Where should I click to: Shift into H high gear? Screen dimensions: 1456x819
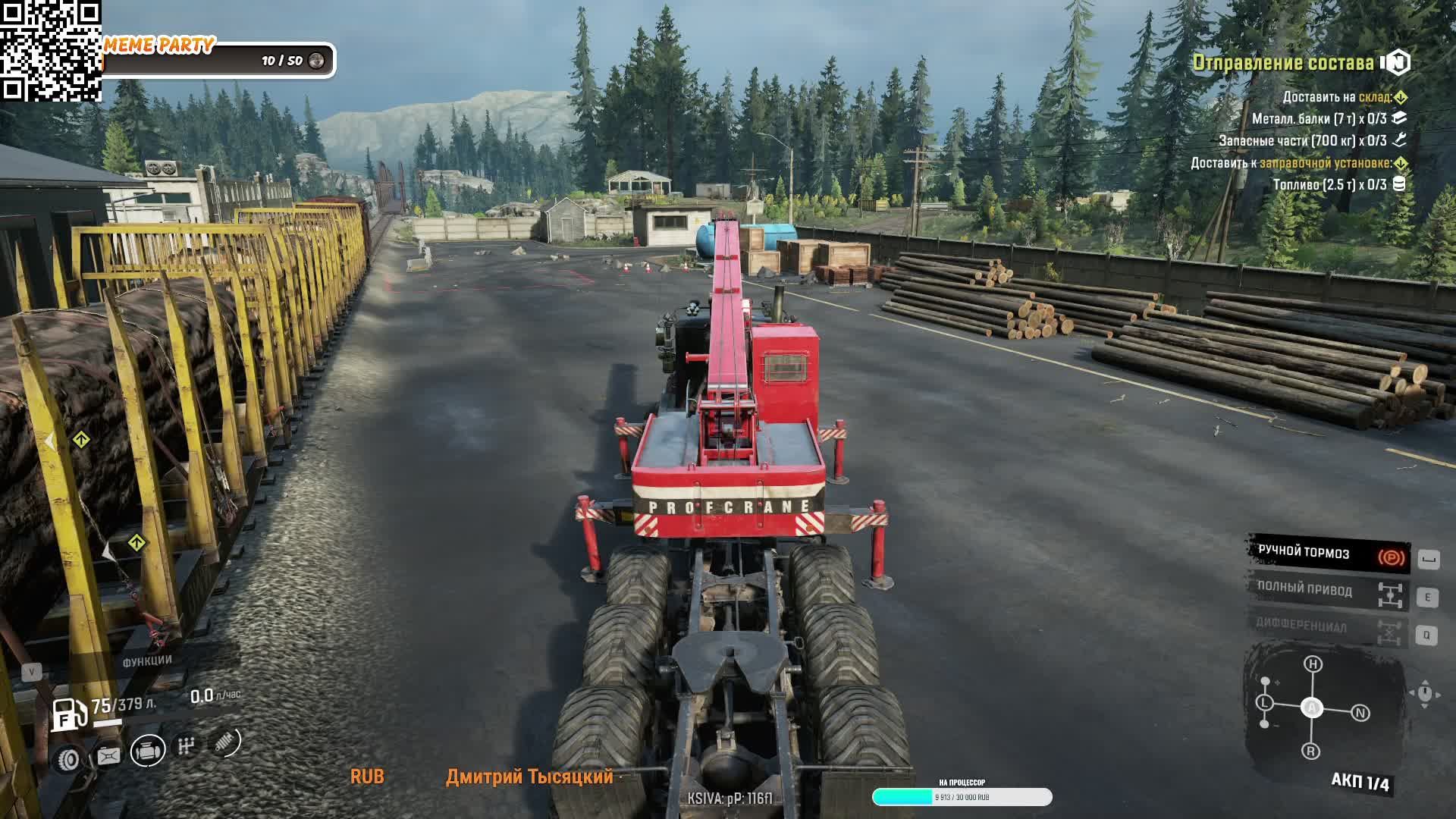tap(1313, 664)
